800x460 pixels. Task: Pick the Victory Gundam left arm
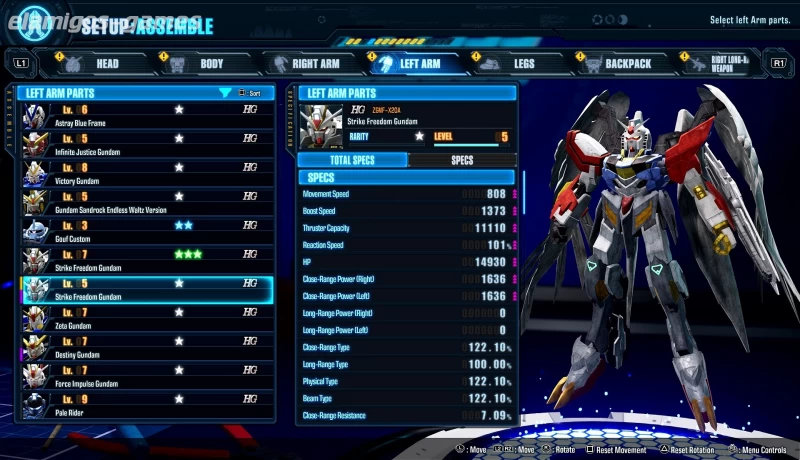coord(145,173)
